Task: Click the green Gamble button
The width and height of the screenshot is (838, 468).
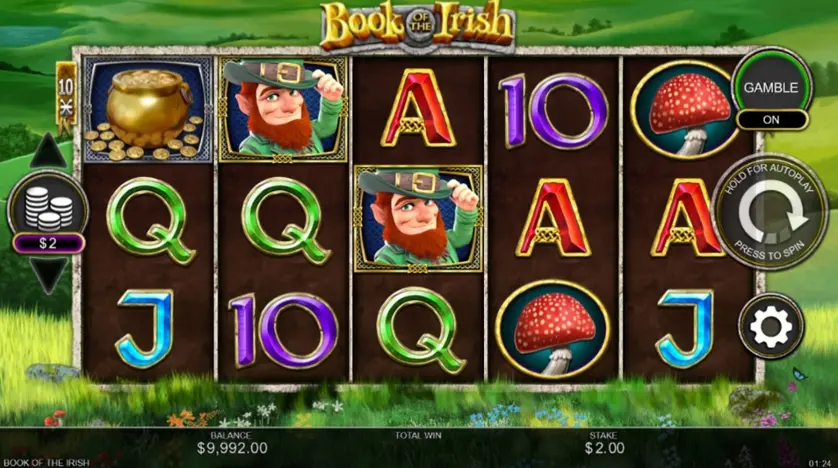Action: tap(770, 86)
